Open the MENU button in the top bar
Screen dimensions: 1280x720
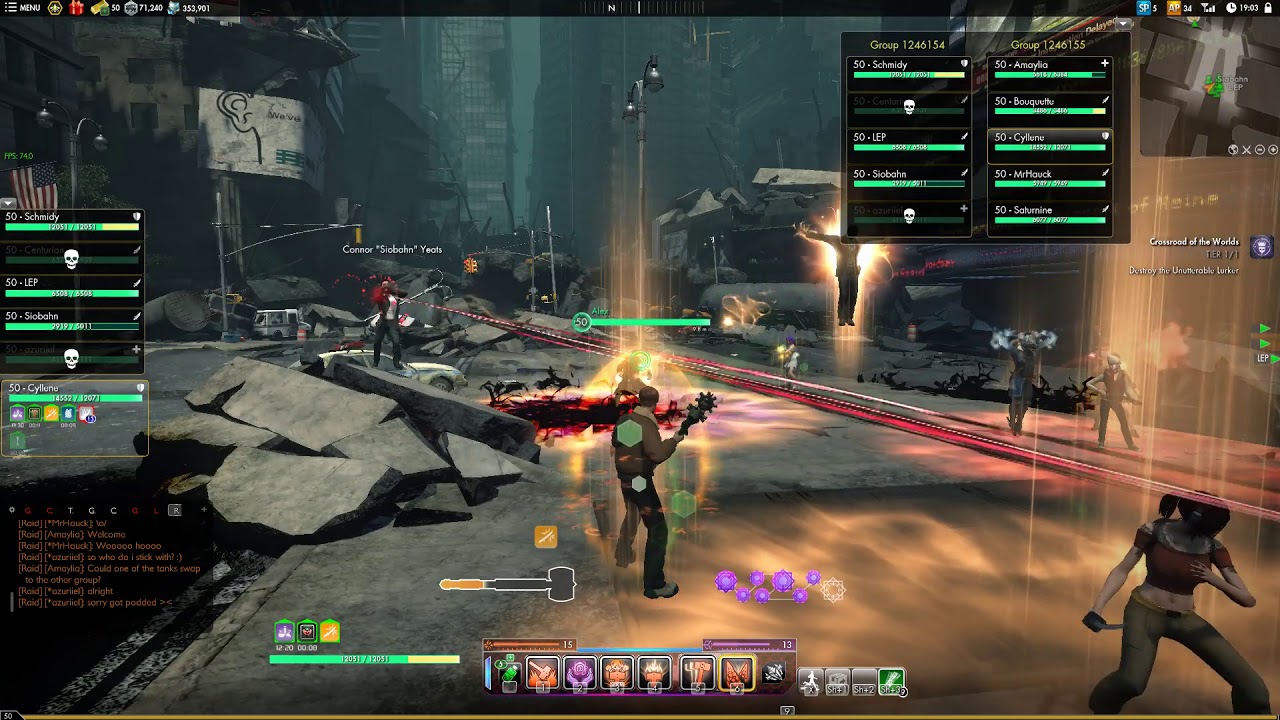pyautogui.click(x=22, y=8)
